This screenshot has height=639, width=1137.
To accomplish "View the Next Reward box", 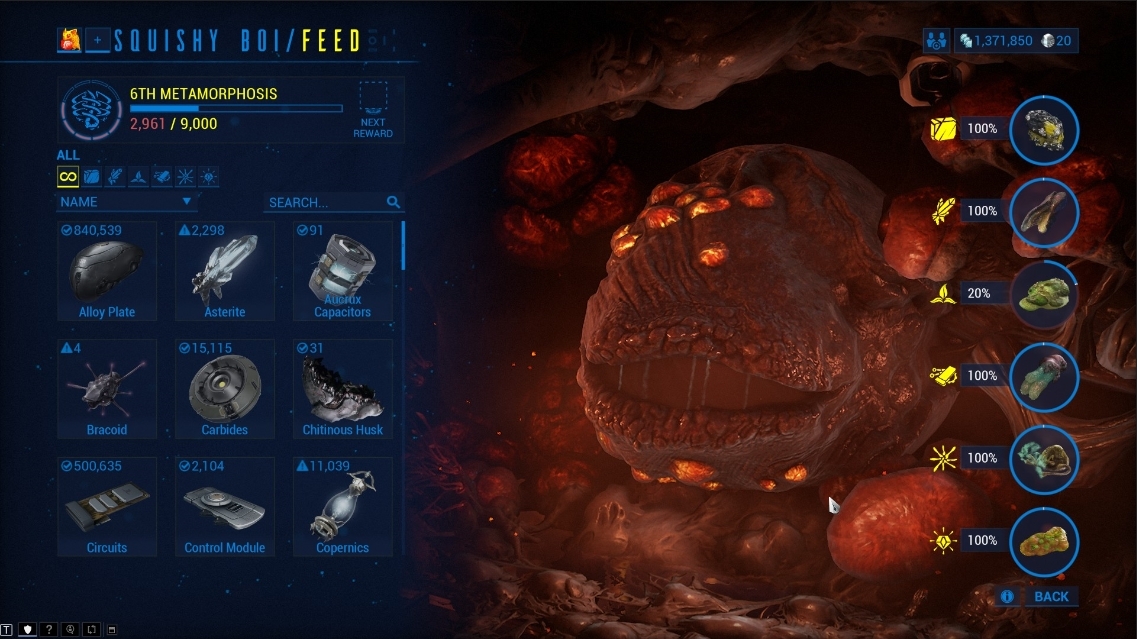I will click(373, 109).
